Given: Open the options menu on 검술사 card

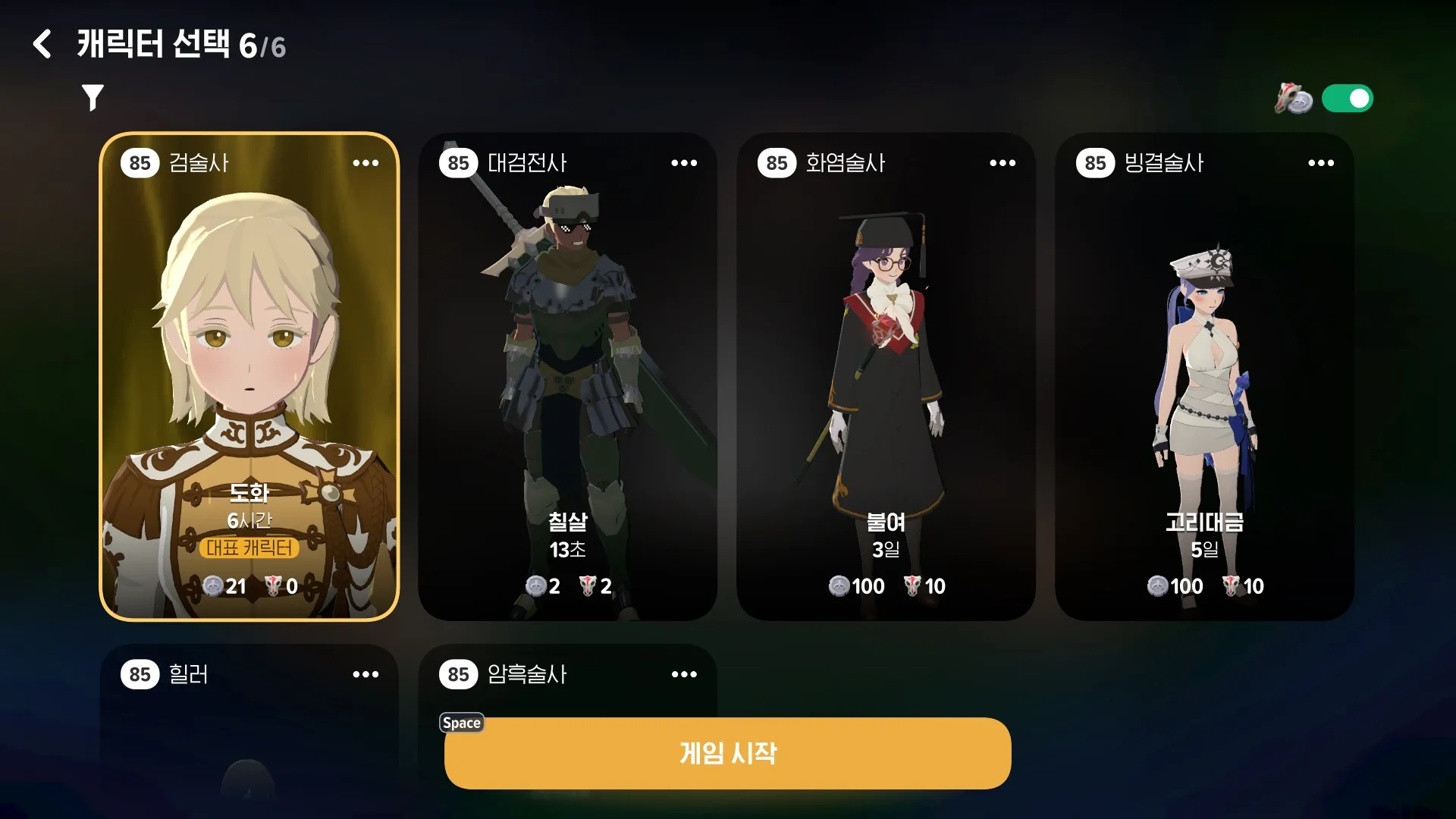Looking at the screenshot, I should click(x=366, y=163).
